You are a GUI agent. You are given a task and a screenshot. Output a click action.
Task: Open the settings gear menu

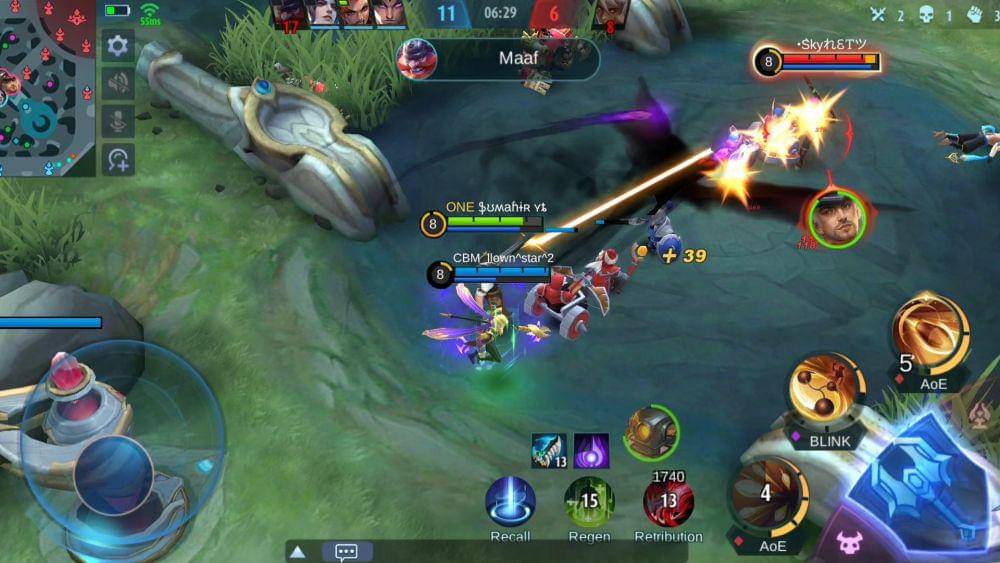click(118, 45)
